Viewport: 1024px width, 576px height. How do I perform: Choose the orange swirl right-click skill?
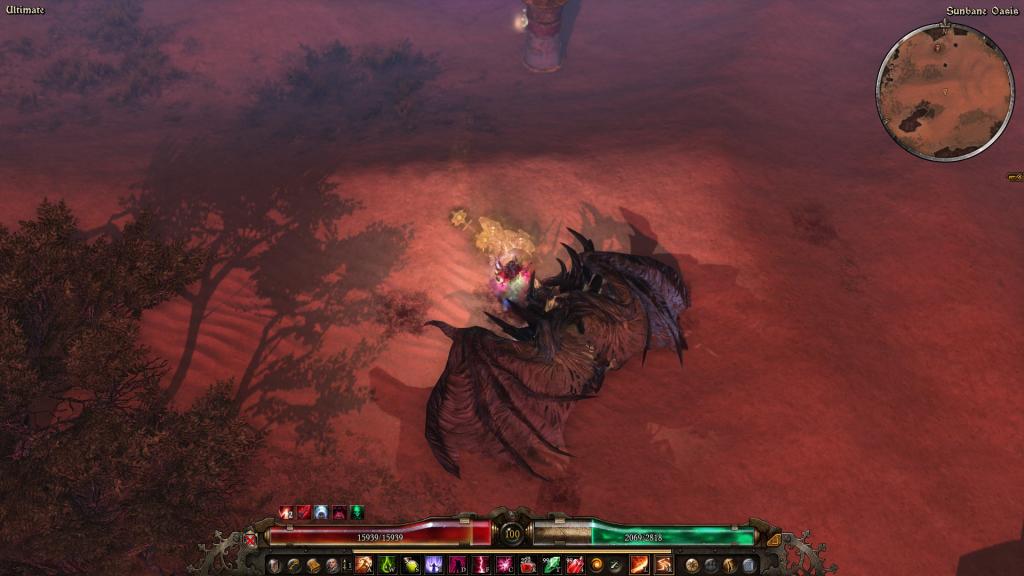click(663, 566)
